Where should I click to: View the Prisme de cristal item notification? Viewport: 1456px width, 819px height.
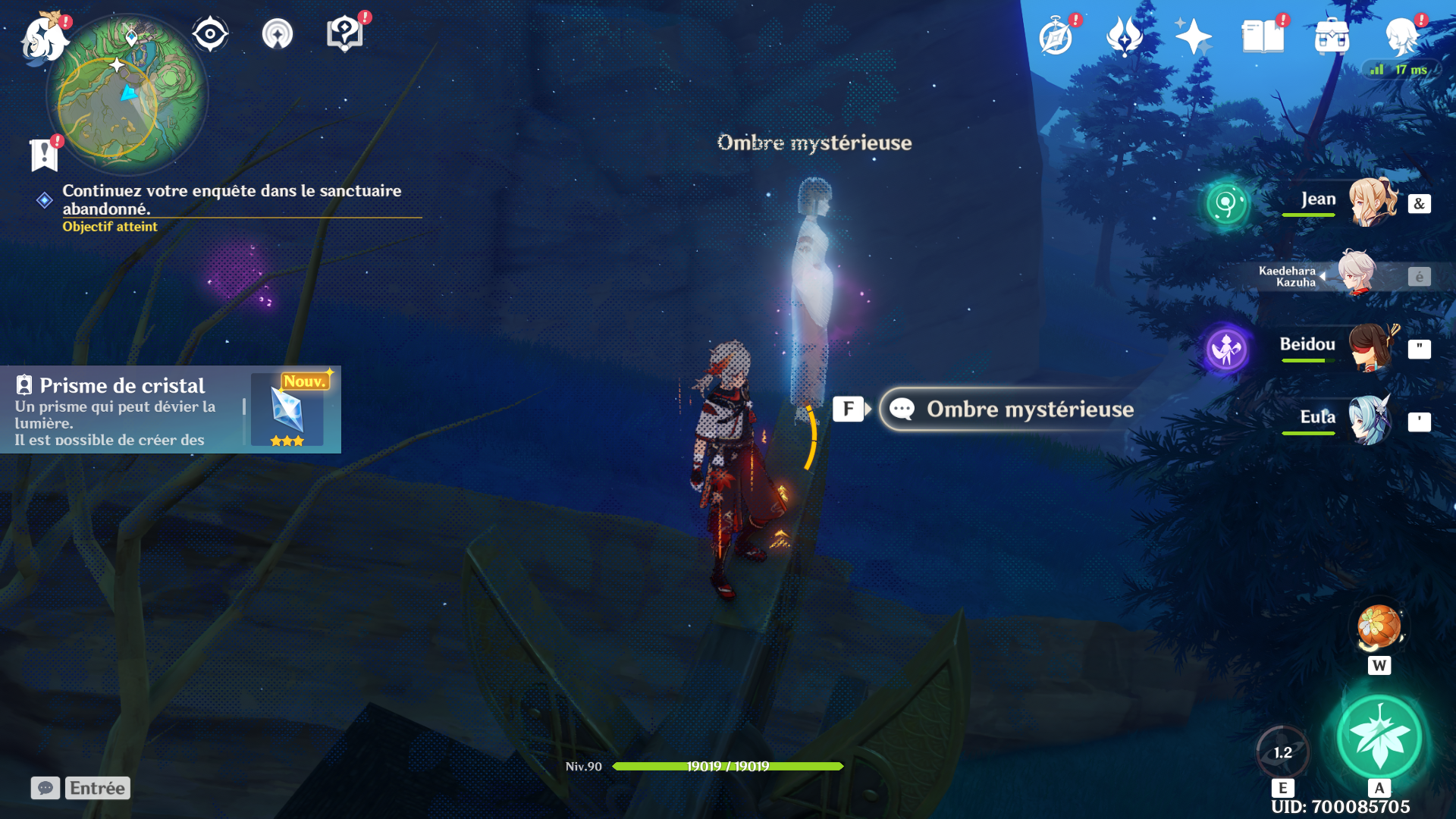point(171,409)
